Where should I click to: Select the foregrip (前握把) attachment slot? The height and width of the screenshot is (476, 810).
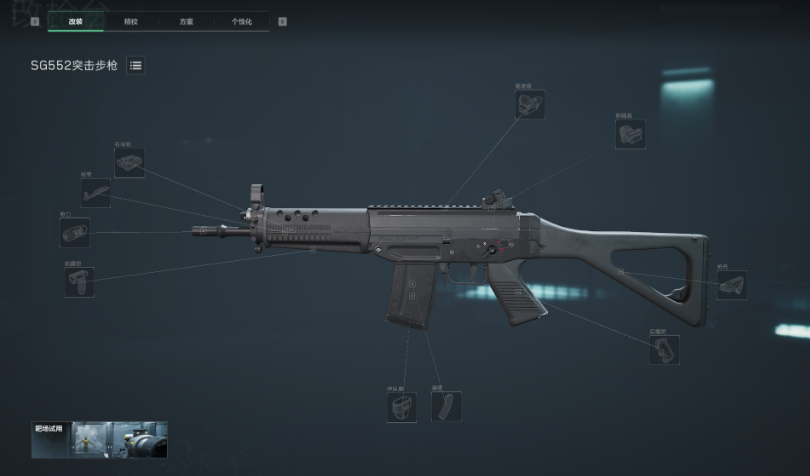pos(79,282)
